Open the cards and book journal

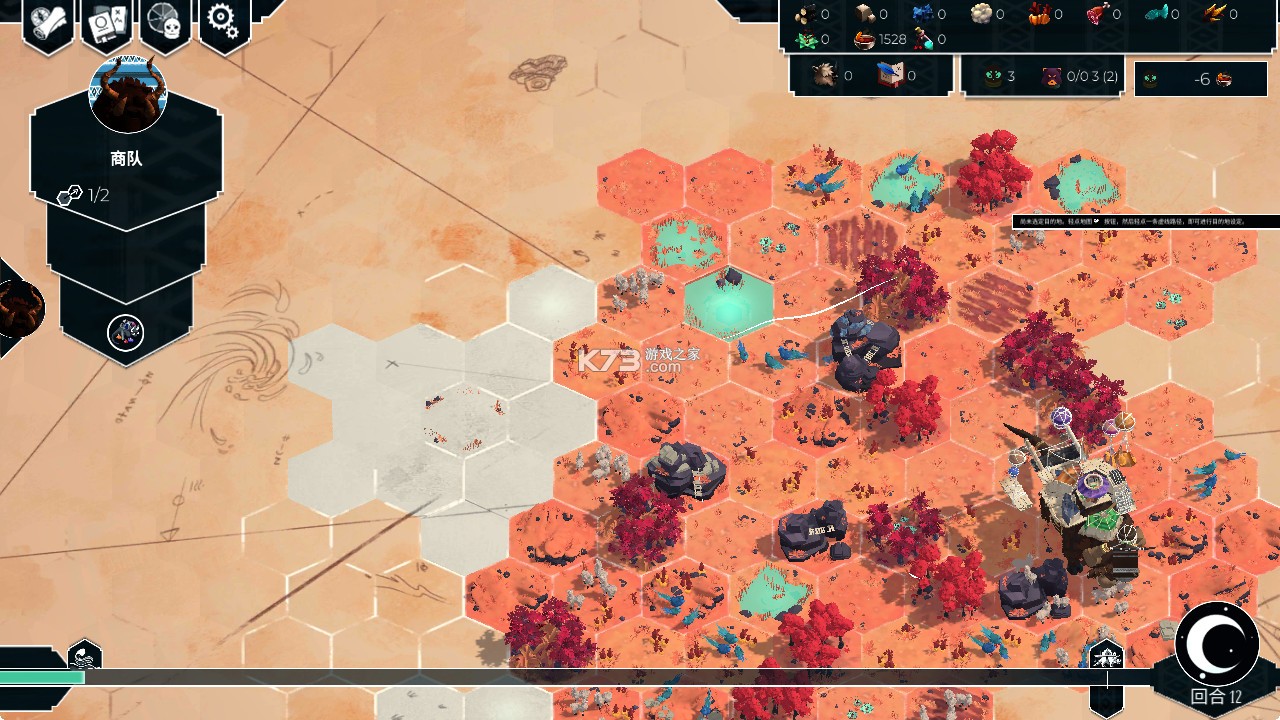coord(107,24)
